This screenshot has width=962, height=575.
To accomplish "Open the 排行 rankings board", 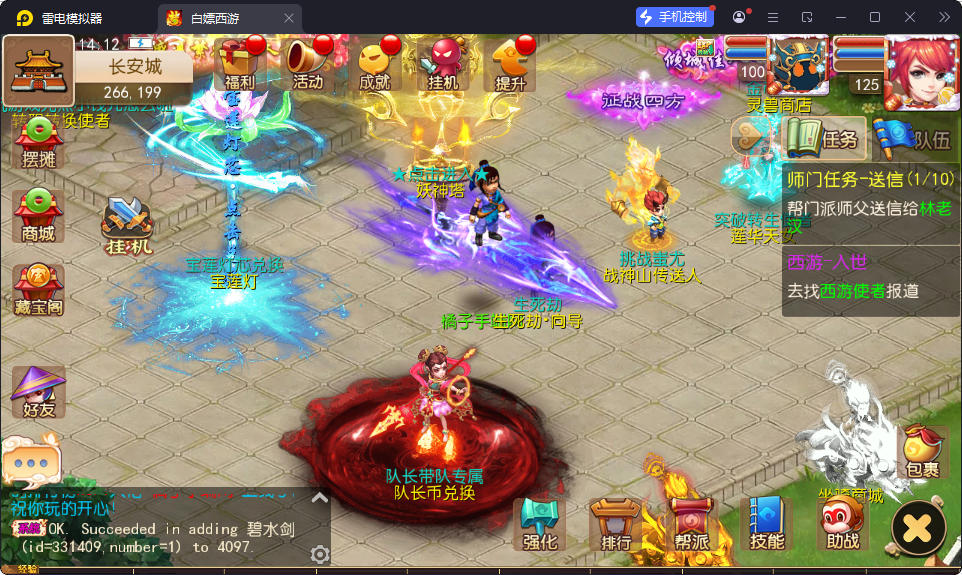I will click(616, 523).
